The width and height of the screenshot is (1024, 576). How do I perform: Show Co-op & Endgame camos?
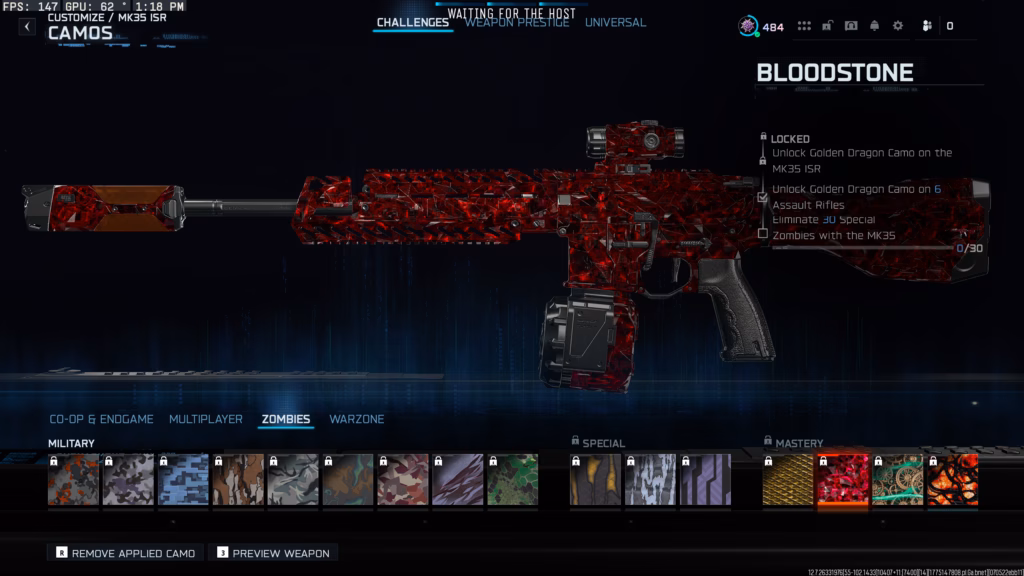[x=102, y=419]
